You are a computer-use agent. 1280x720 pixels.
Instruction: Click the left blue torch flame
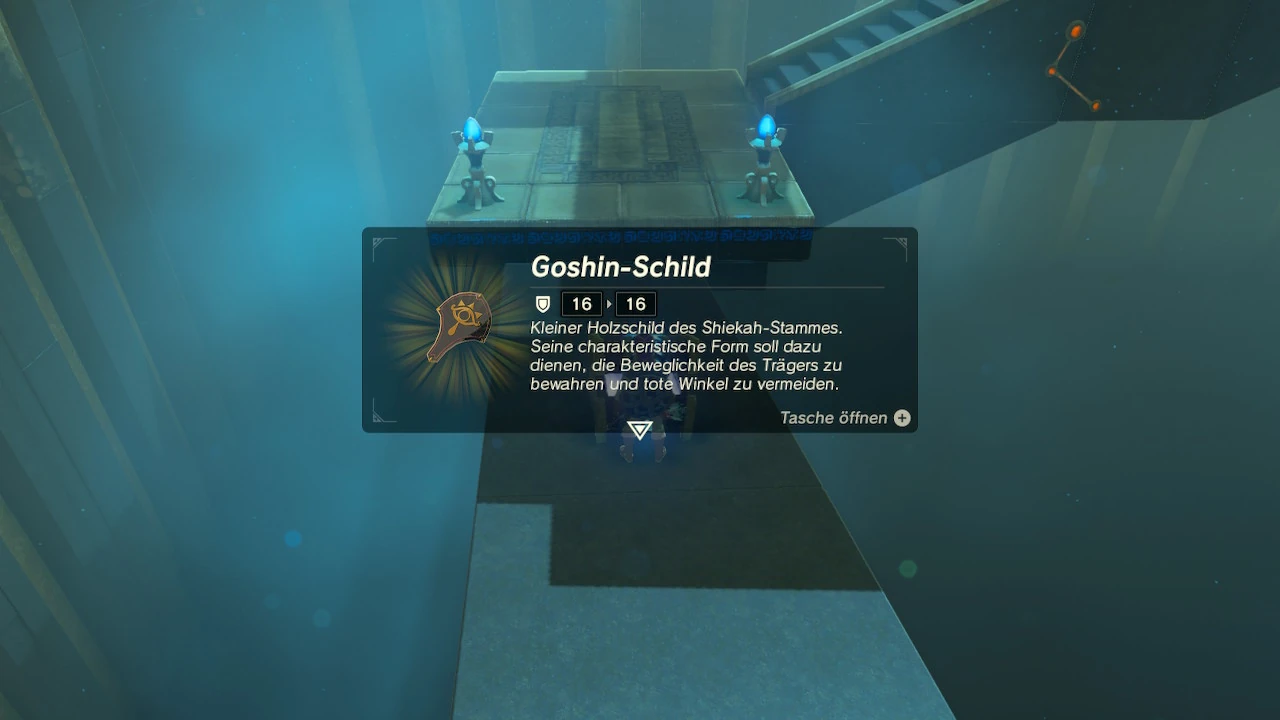pos(470,127)
